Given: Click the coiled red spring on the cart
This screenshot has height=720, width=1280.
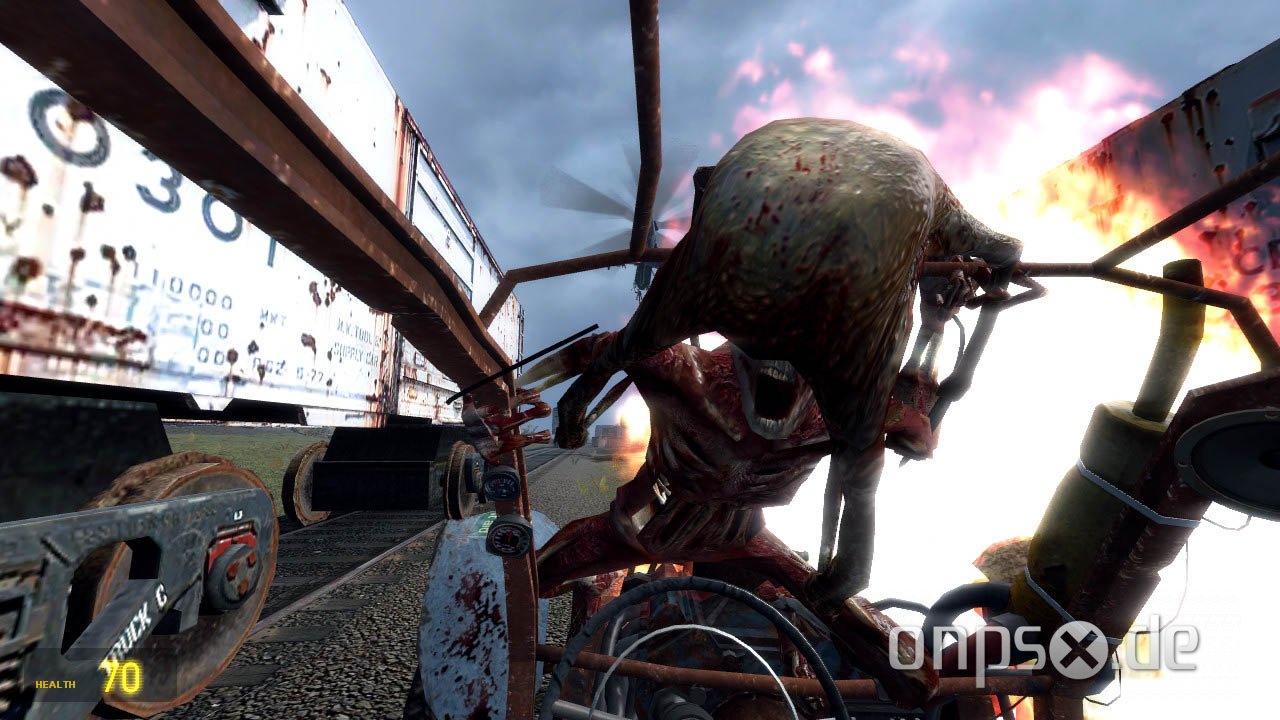Looking at the screenshot, I should click(x=520, y=420).
